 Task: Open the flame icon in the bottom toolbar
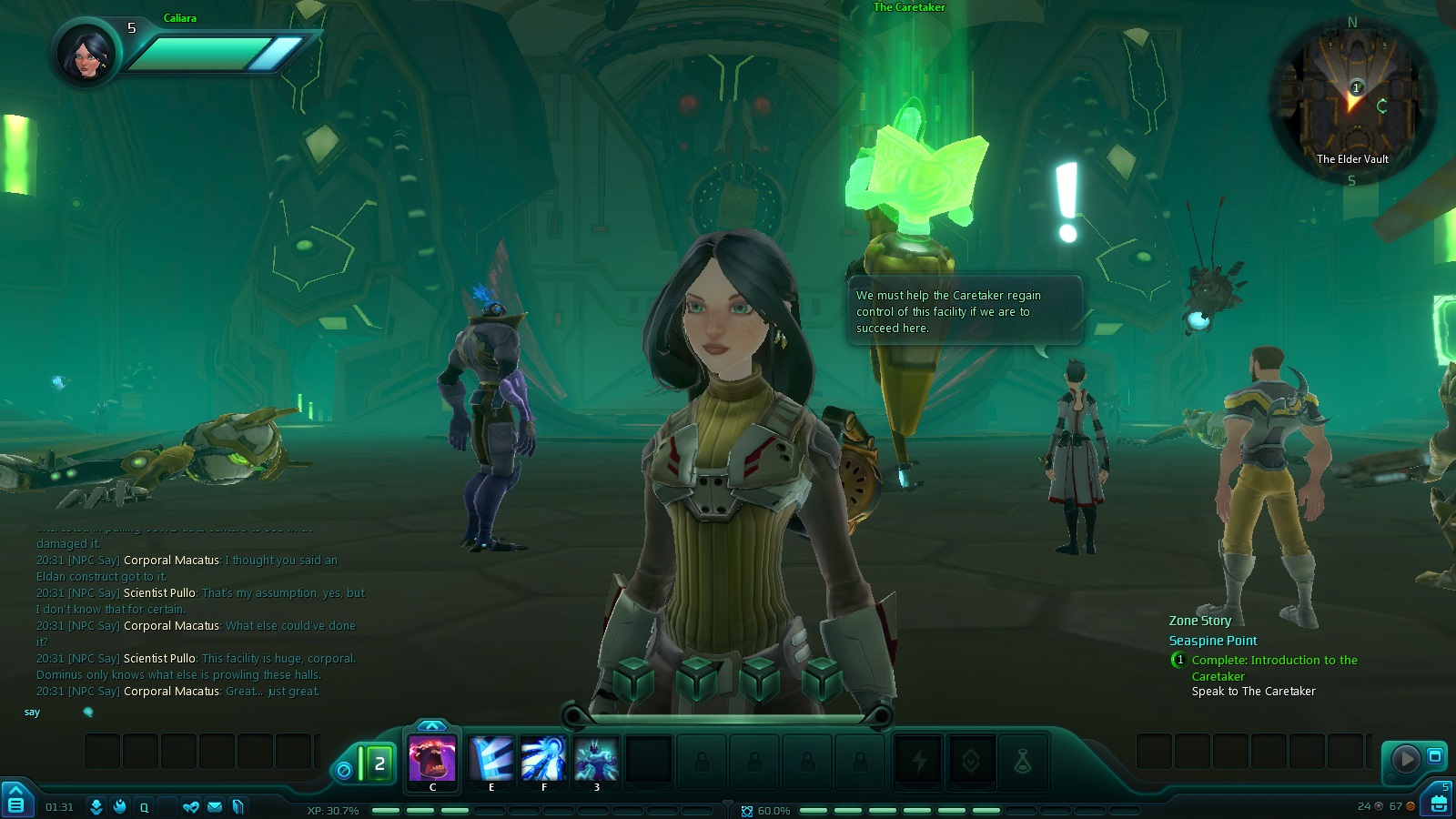[120, 806]
